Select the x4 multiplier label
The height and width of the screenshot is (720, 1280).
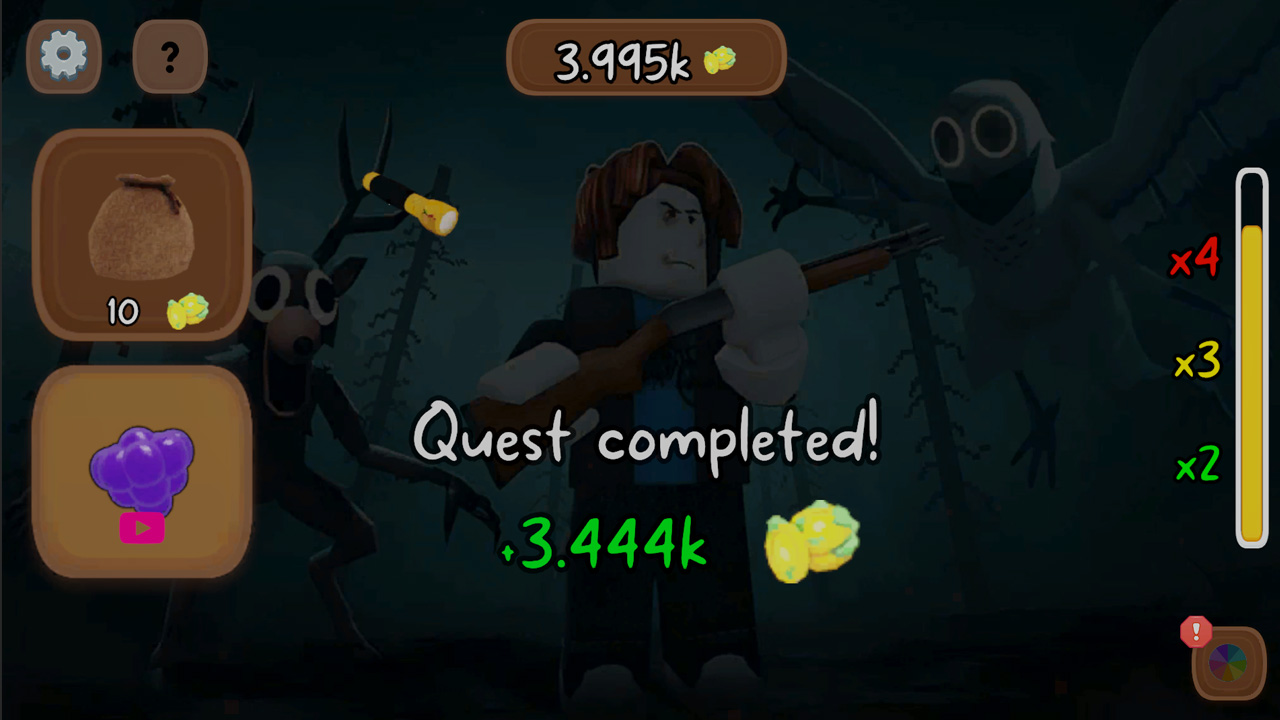coord(1196,261)
